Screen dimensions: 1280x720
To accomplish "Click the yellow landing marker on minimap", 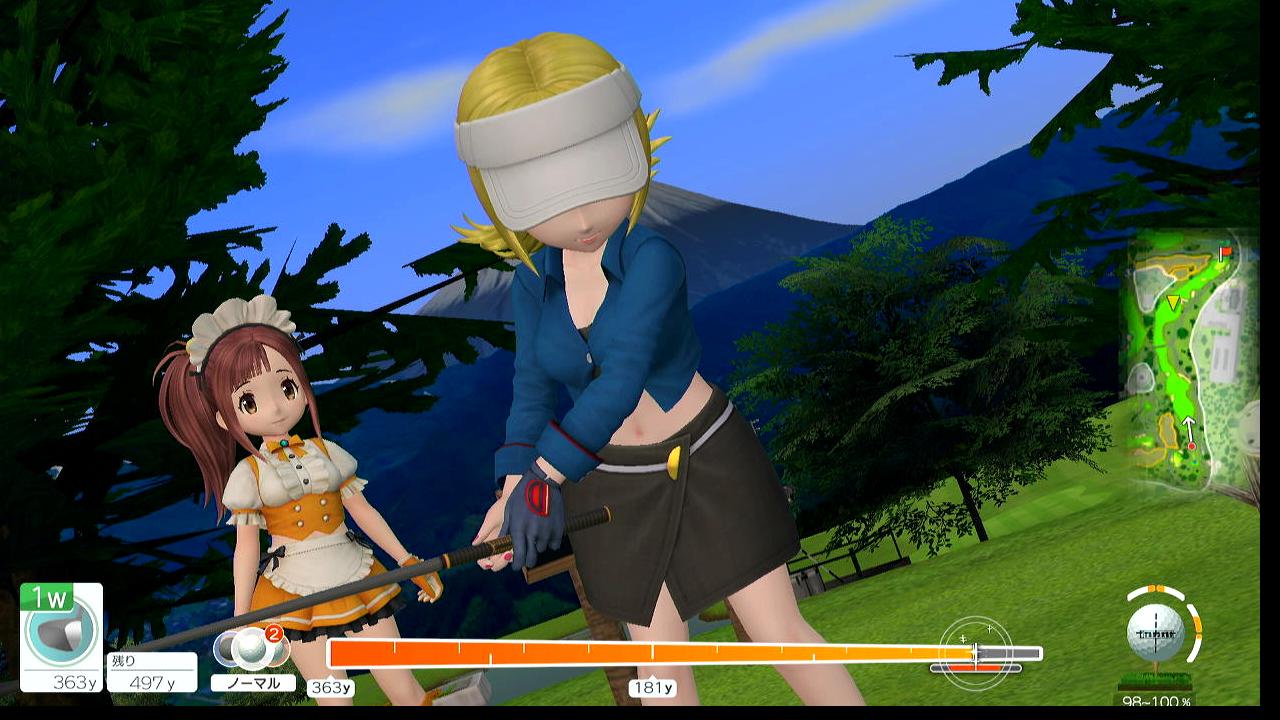I will pos(1173,301).
